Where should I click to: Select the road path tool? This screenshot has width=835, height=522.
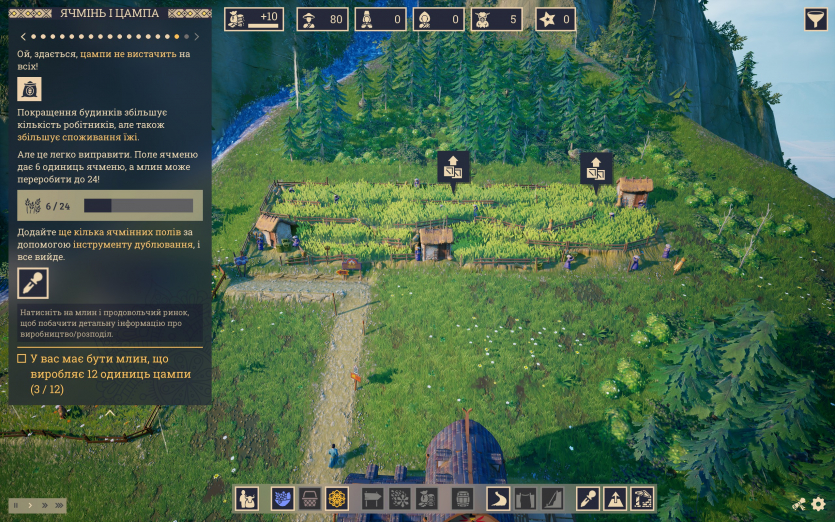[x=498, y=498]
